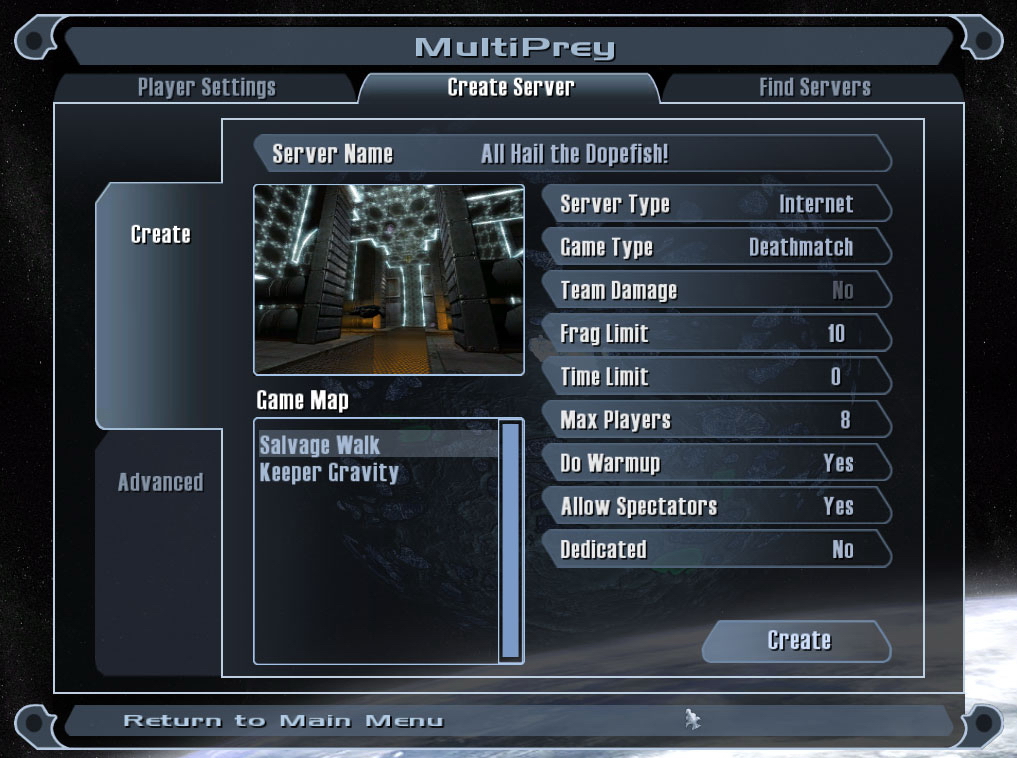This screenshot has height=758, width=1017.
Task: Open the Find Servers tab
Action: [814, 88]
